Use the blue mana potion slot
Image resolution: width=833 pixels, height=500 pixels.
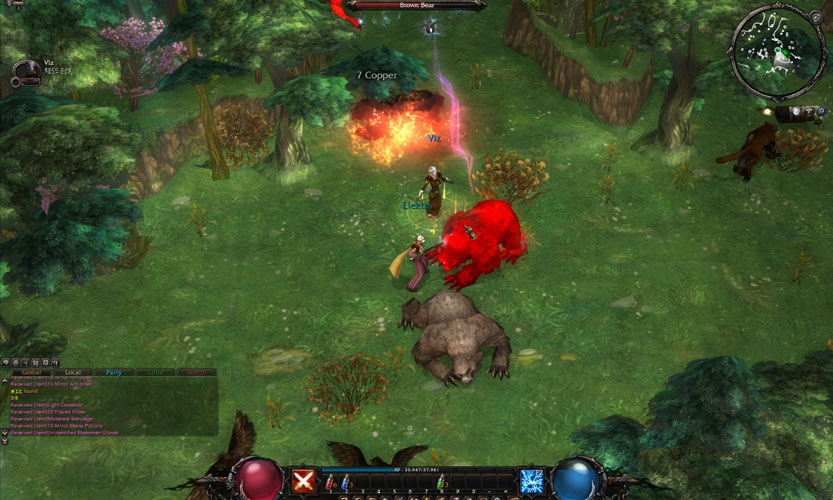tap(345, 484)
